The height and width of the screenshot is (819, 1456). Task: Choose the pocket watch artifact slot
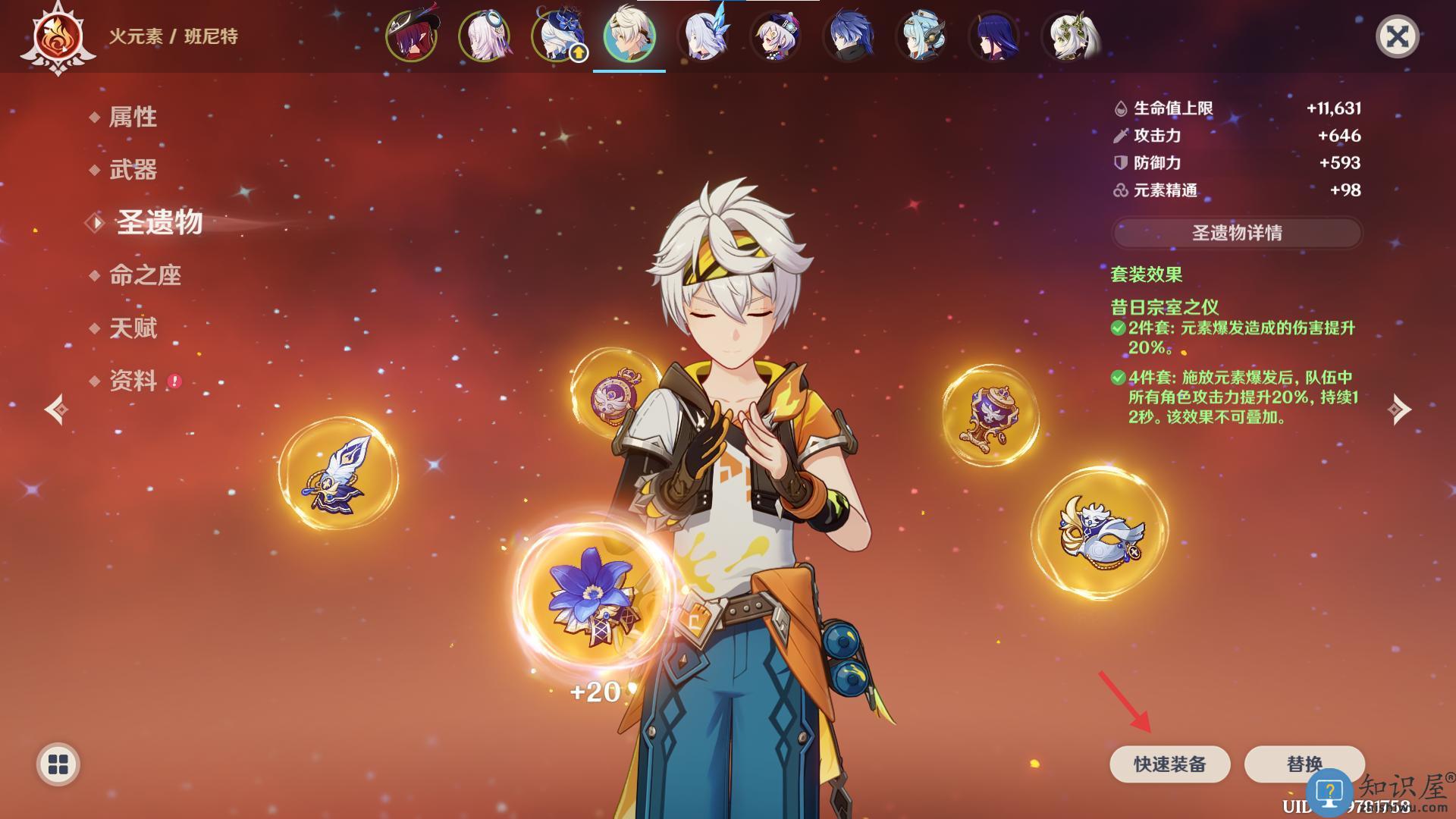tap(614, 392)
